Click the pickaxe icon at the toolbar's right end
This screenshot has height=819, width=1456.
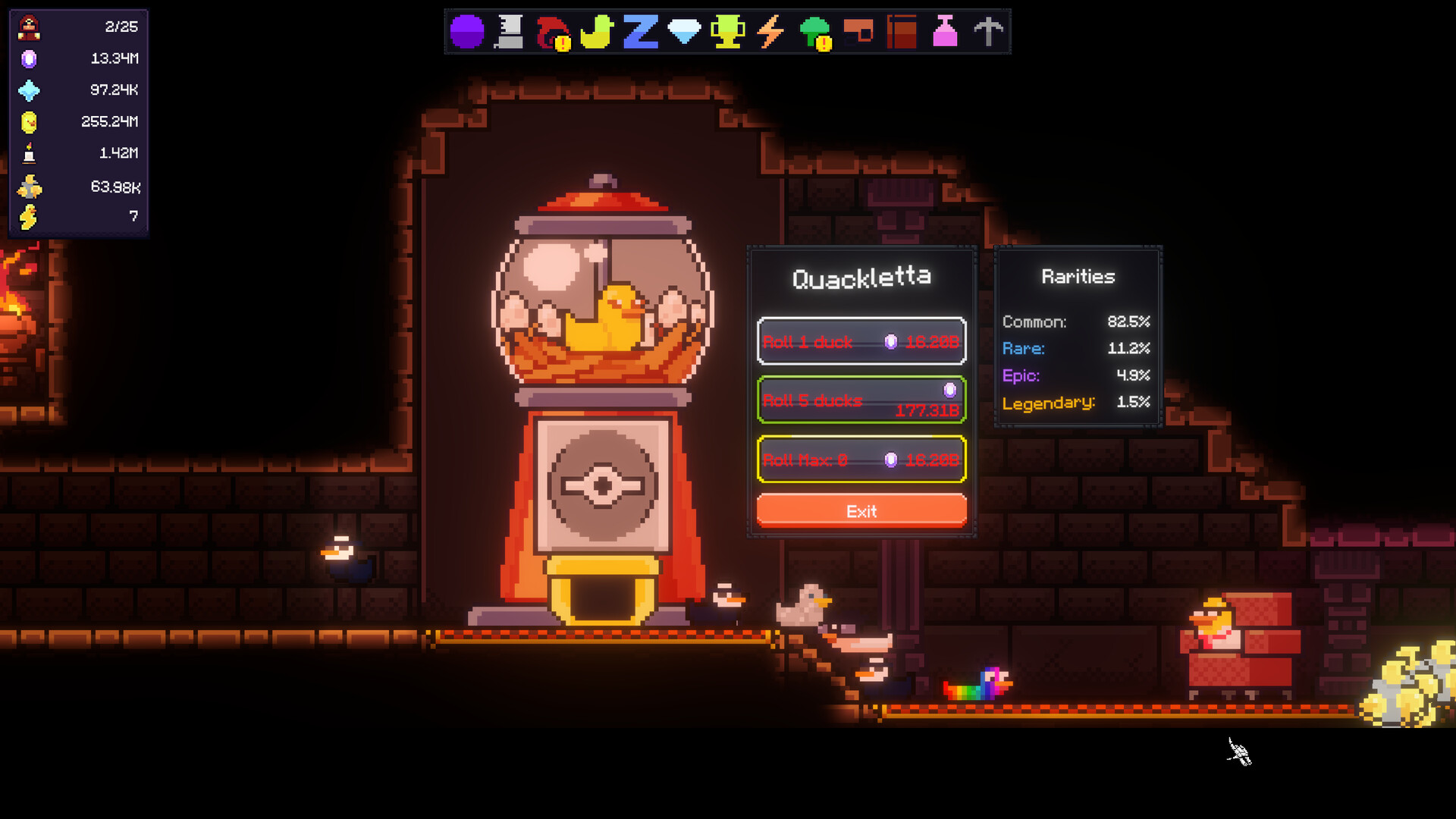click(x=988, y=30)
